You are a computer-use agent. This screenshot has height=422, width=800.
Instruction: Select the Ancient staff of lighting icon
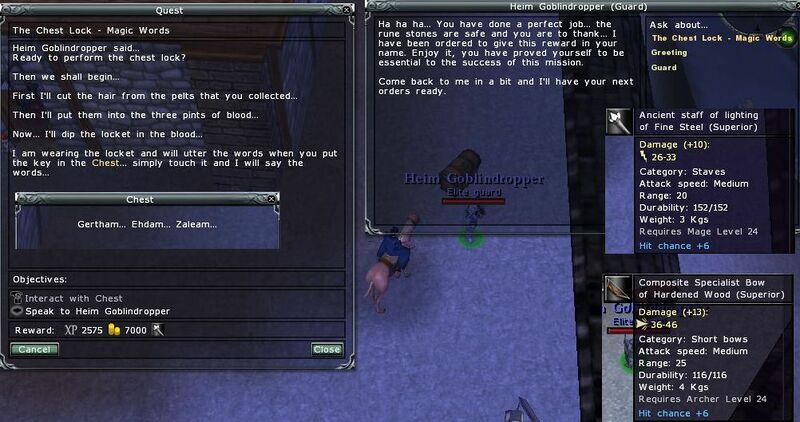coord(619,121)
